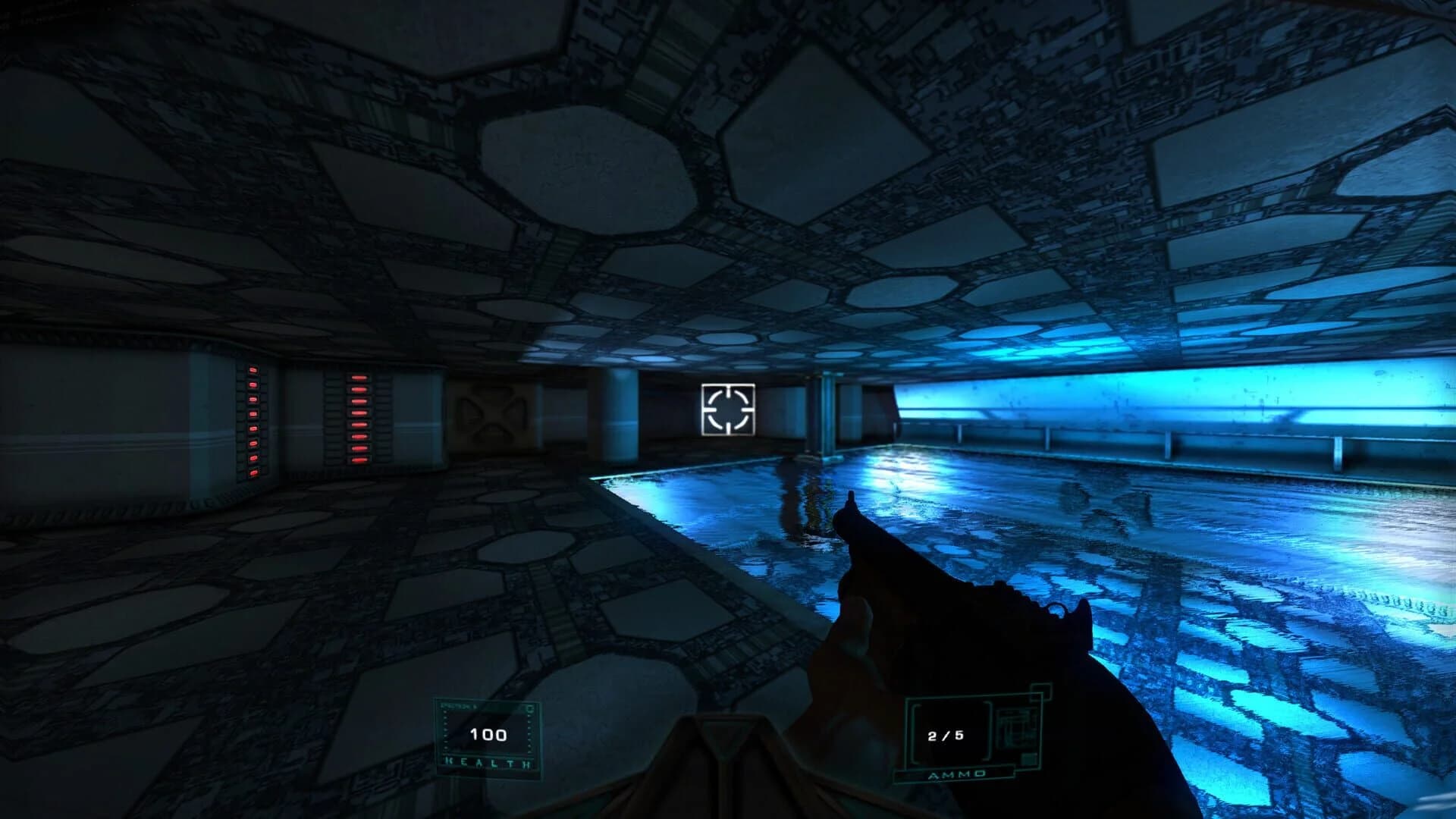The image size is (1456, 819).
Task: Click the HEALTH text label on the HUD
Action: tap(484, 761)
